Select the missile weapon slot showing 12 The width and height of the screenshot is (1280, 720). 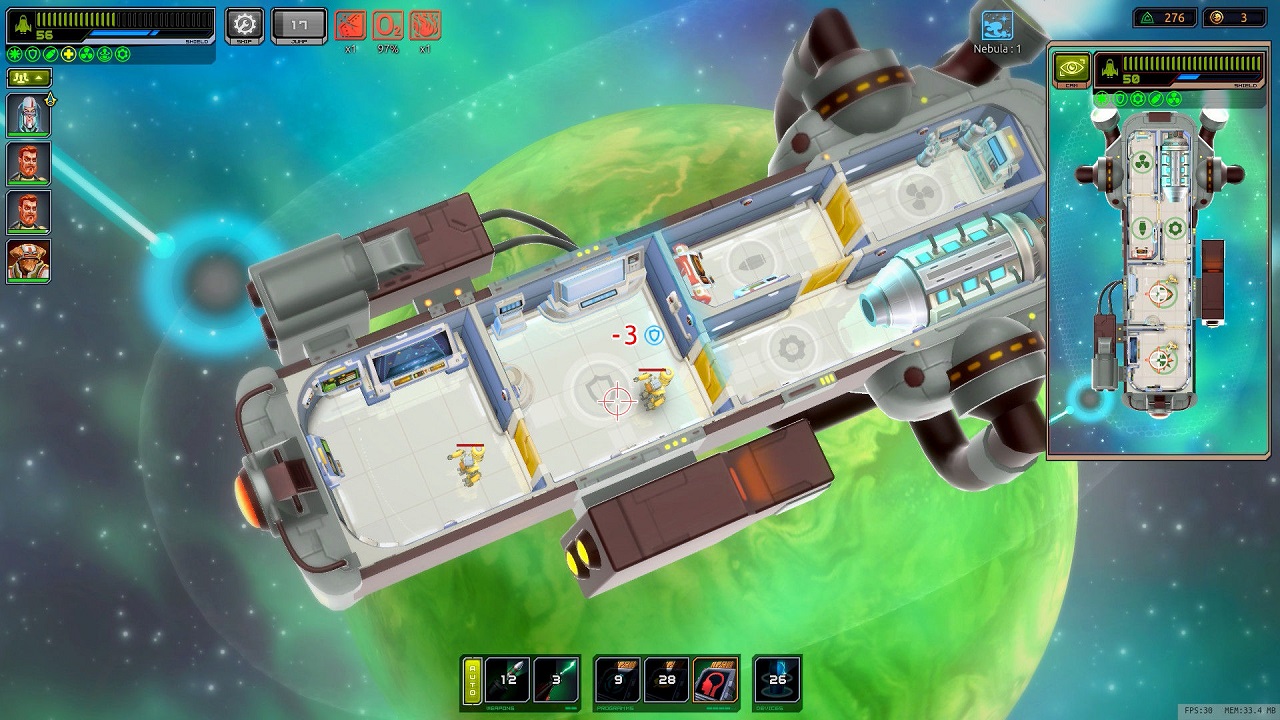point(508,680)
